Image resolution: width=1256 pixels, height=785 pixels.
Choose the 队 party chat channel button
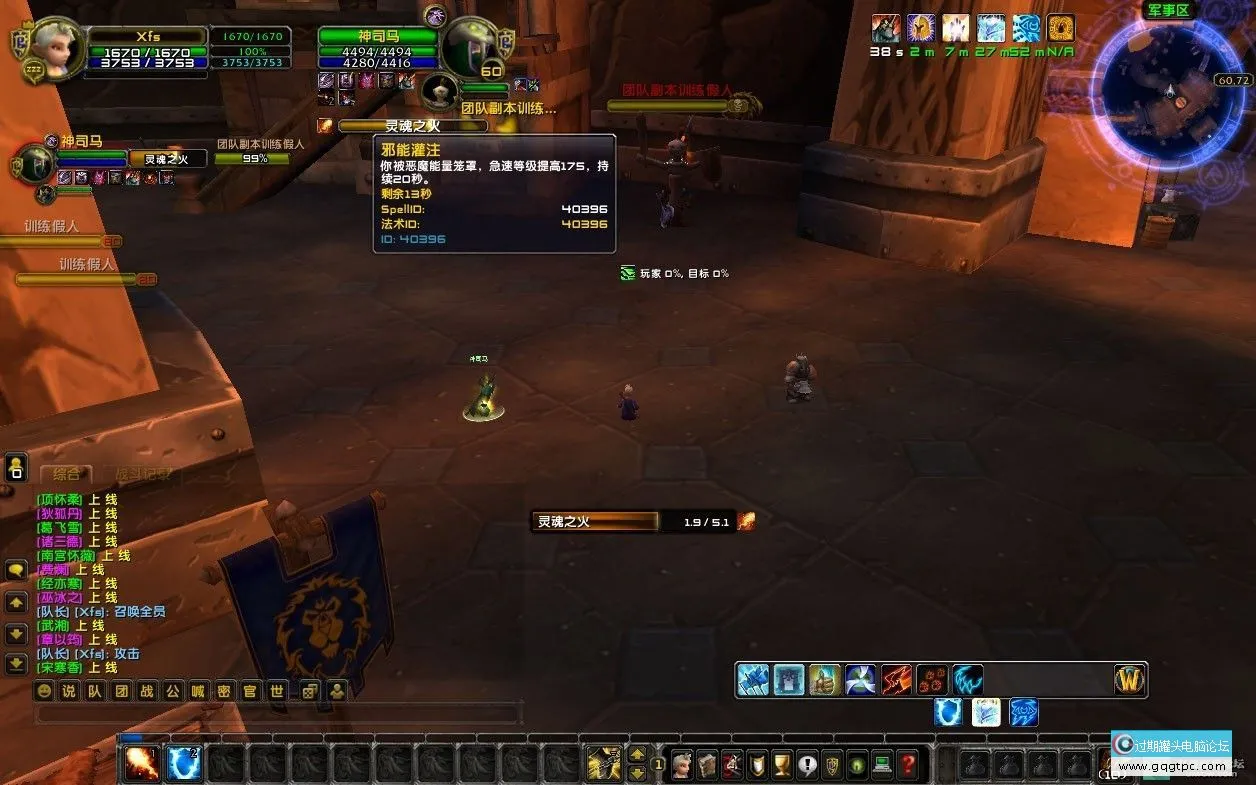pyautogui.click(x=95, y=691)
